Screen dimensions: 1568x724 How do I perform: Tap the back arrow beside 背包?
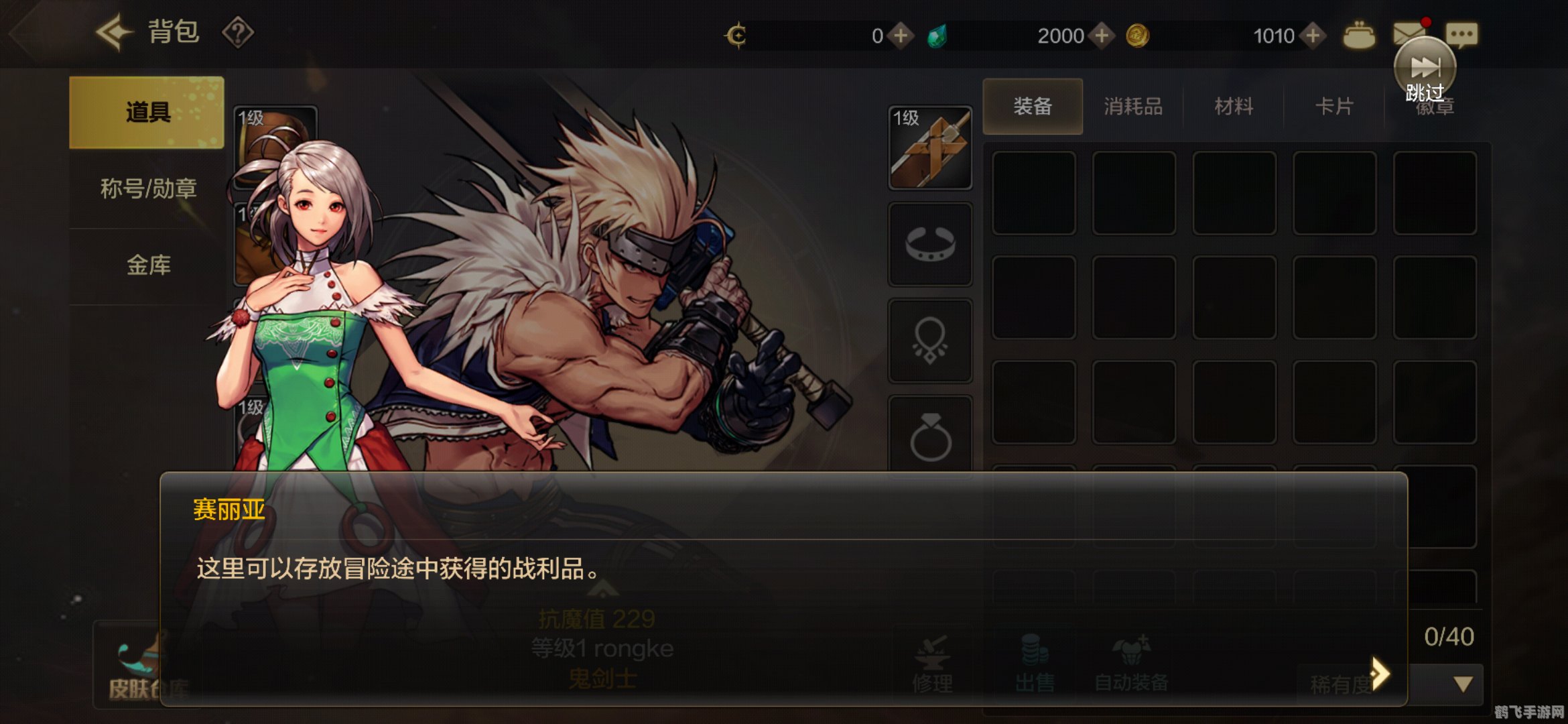(x=114, y=32)
